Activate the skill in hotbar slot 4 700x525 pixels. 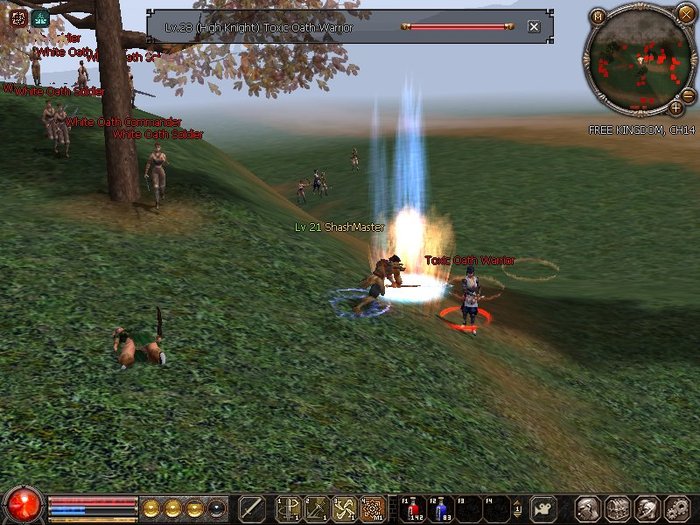tap(373, 508)
